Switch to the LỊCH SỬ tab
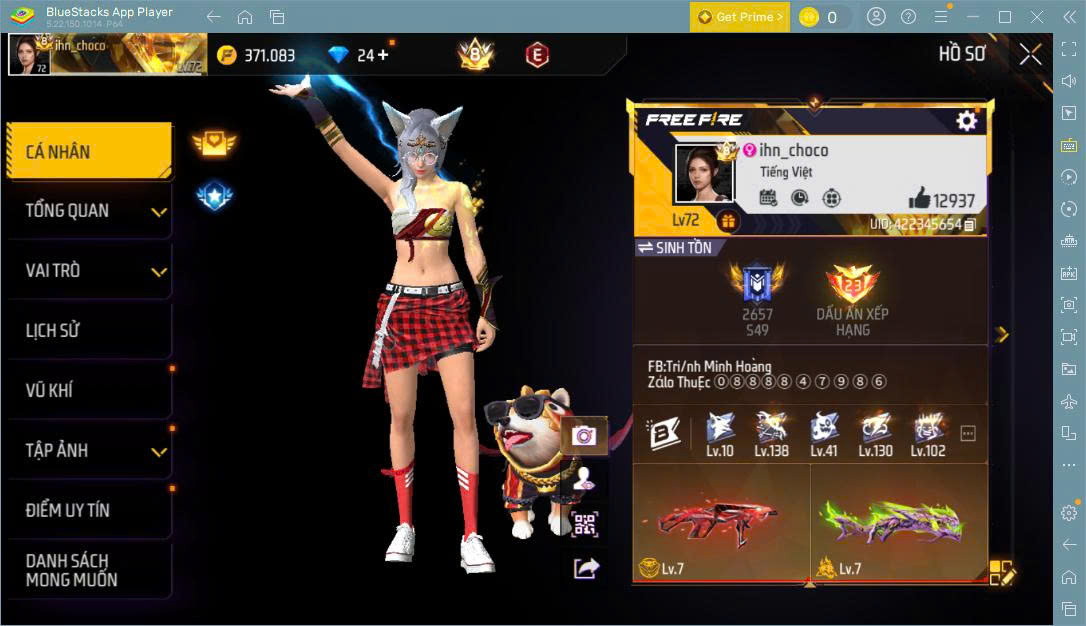 [88, 331]
